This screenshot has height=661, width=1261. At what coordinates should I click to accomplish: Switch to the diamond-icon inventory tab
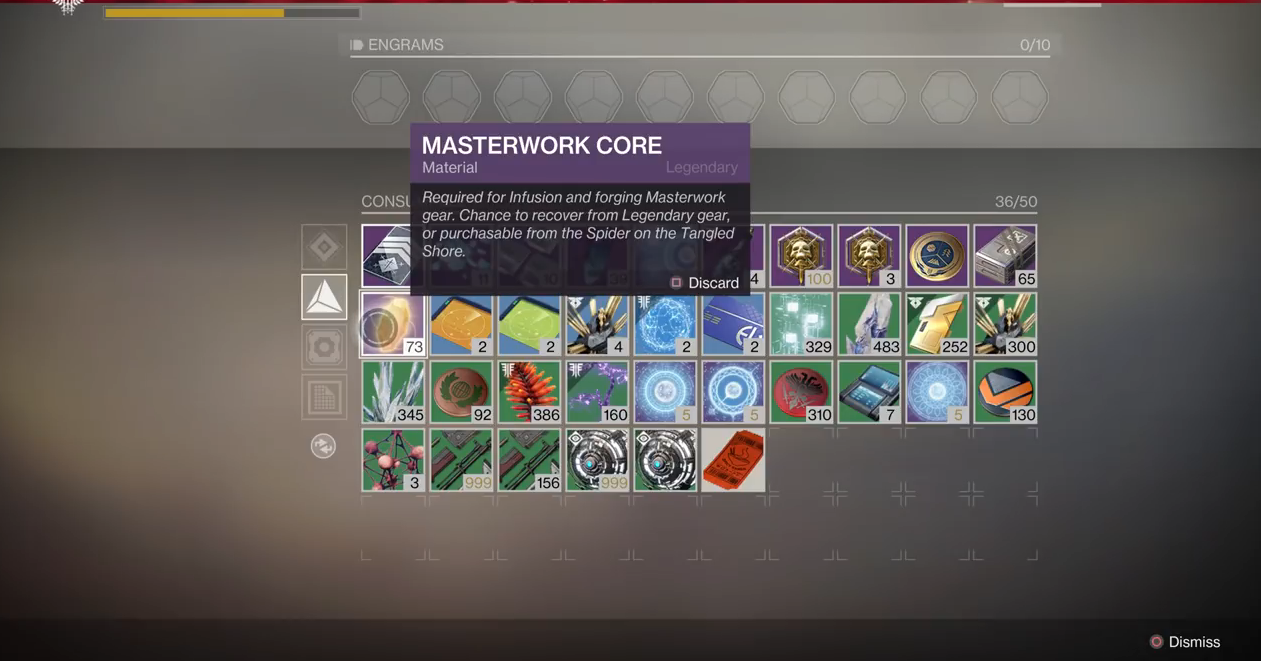(324, 247)
